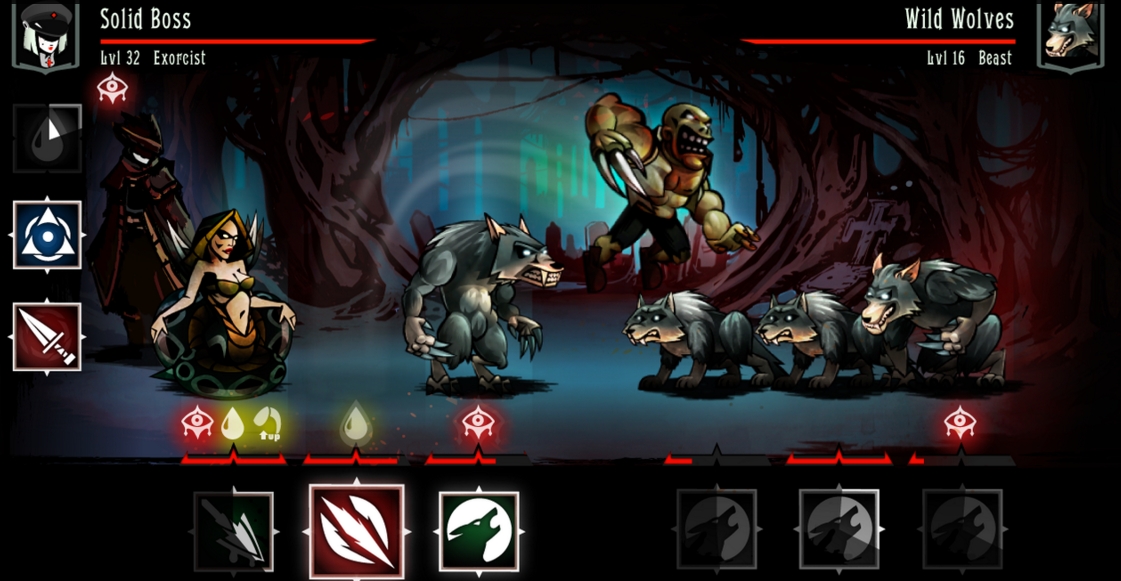The height and width of the screenshot is (581, 1121).
Task: Activate the blue triangle eye skill
Action: pyautogui.click(x=47, y=235)
